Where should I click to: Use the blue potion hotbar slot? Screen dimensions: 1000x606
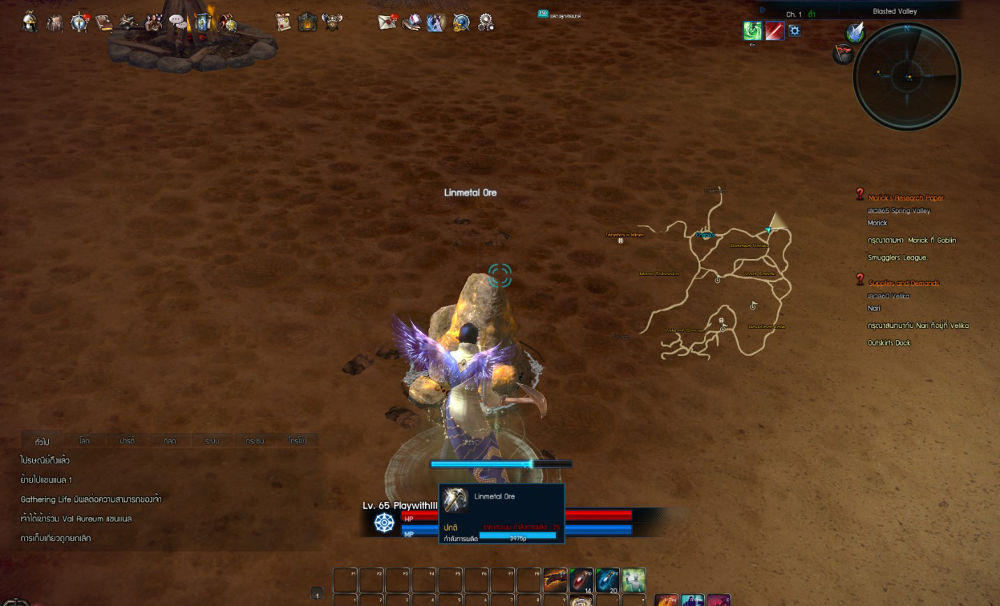pyautogui.click(x=607, y=579)
